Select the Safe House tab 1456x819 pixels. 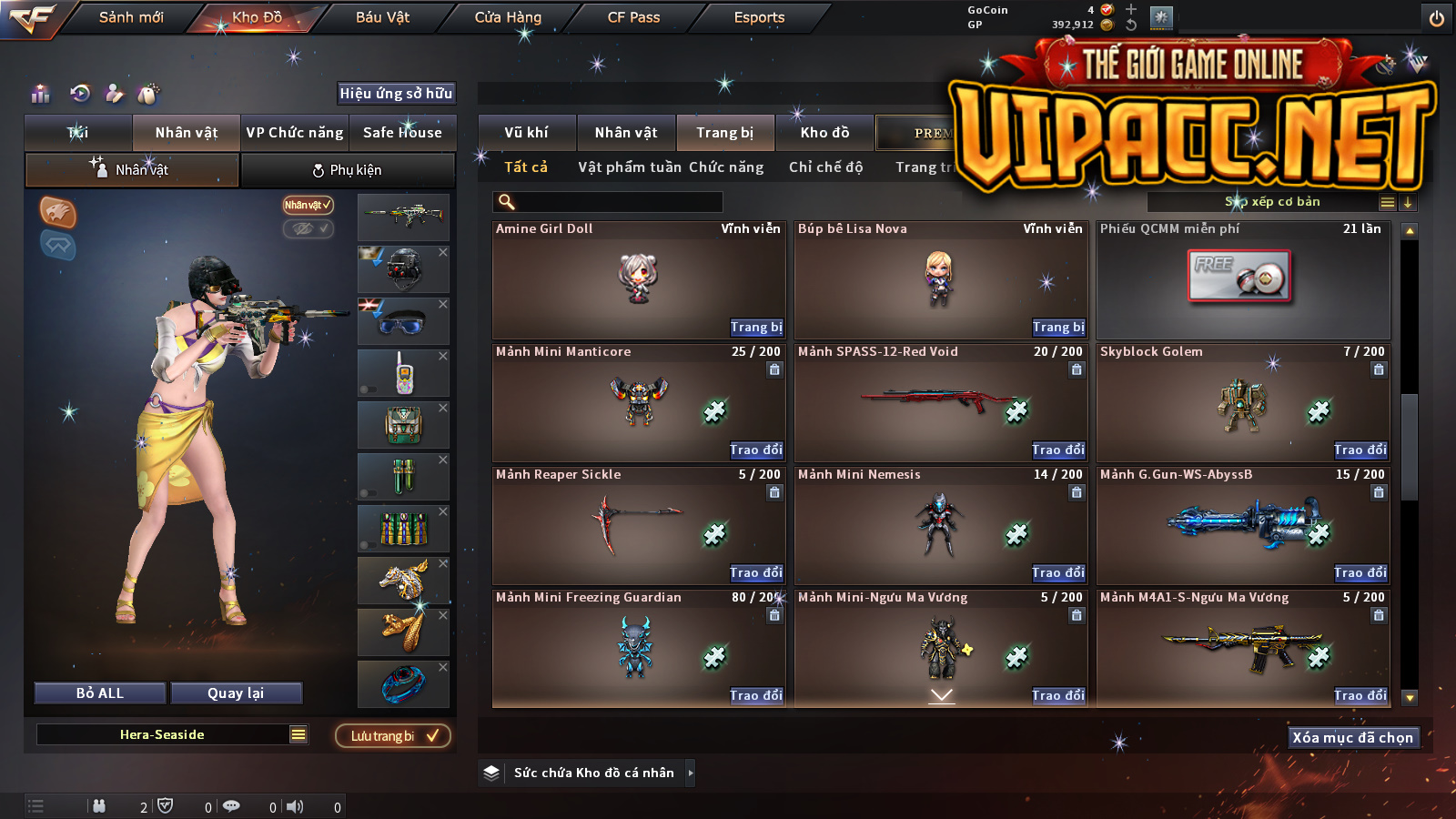(402, 133)
